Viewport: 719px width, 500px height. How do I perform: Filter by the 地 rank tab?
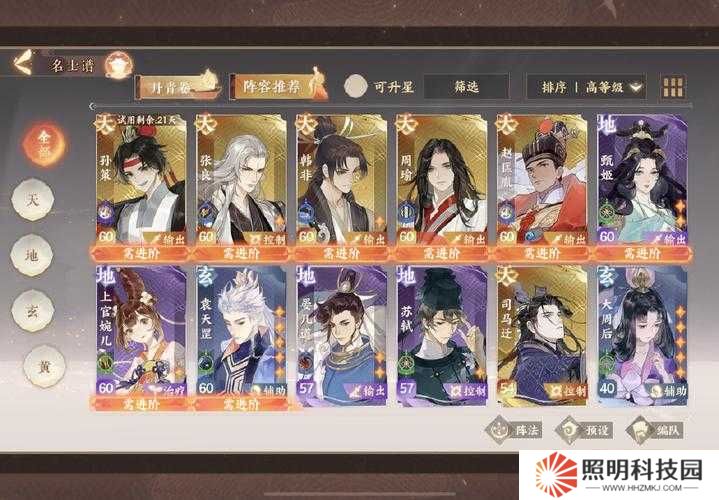(33, 254)
